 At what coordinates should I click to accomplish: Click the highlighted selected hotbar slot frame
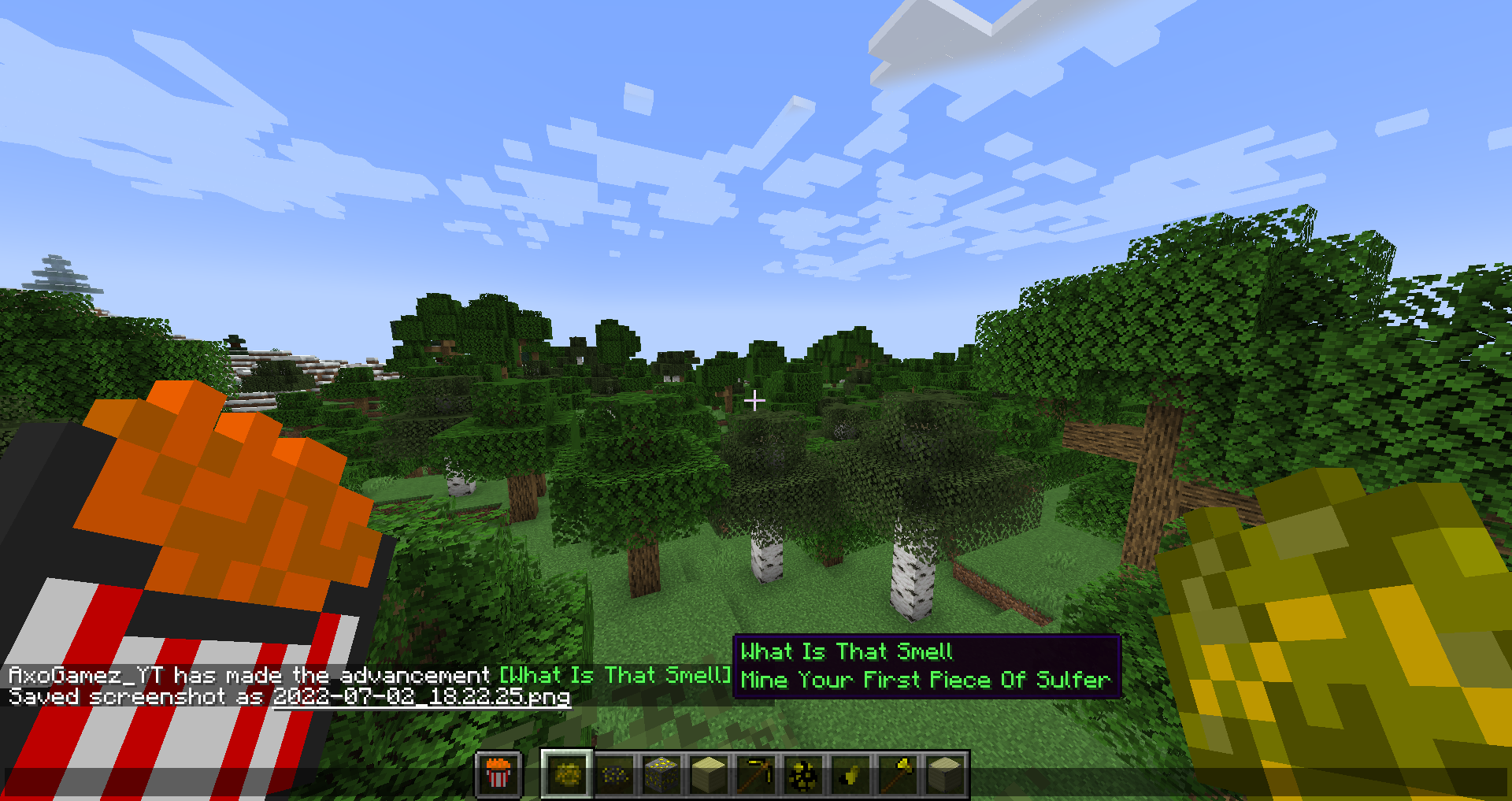[x=565, y=775]
